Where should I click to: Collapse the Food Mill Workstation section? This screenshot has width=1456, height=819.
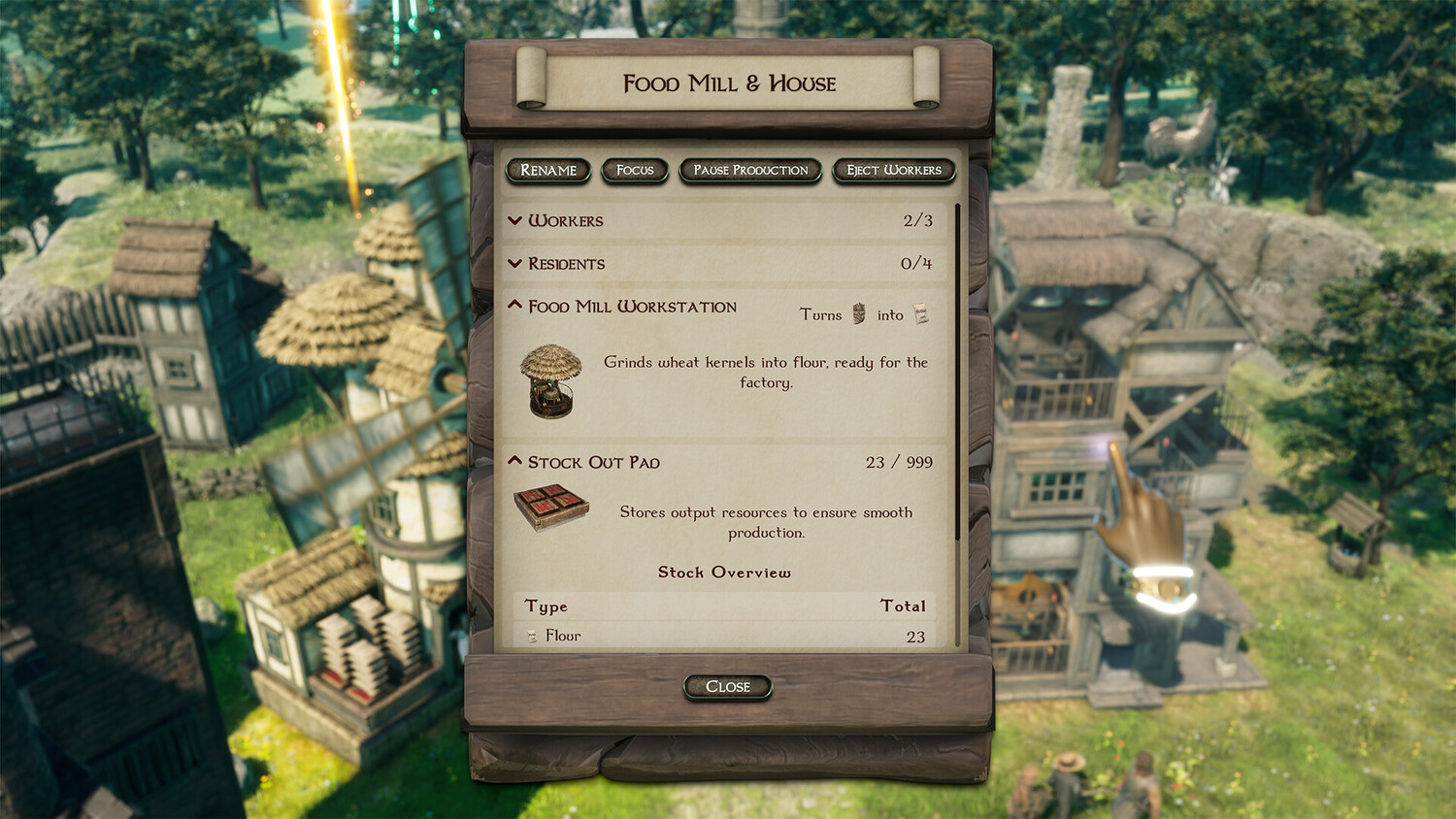[515, 306]
